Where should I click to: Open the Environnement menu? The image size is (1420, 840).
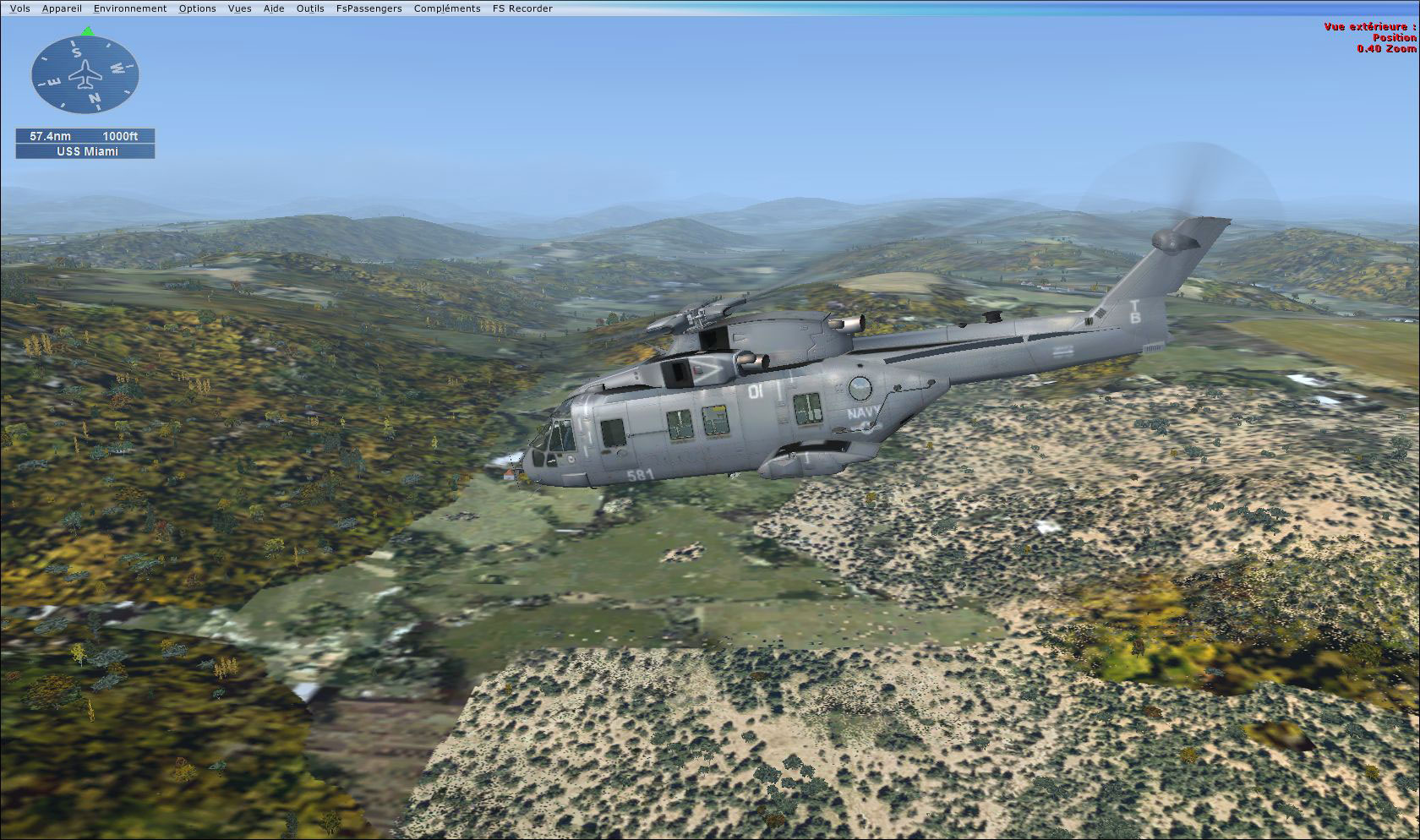129,8
